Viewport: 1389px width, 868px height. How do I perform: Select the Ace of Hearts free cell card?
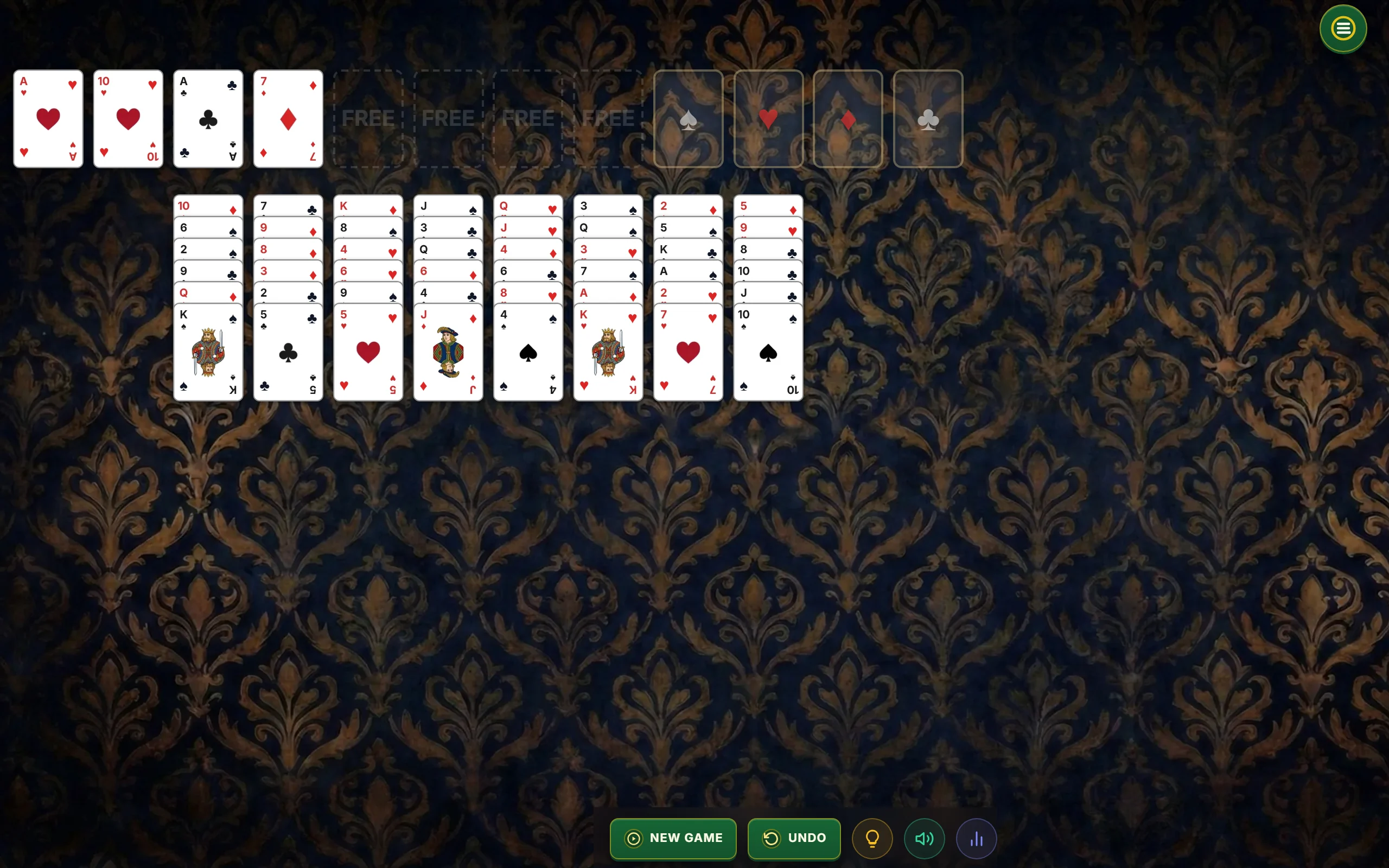point(48,119)
